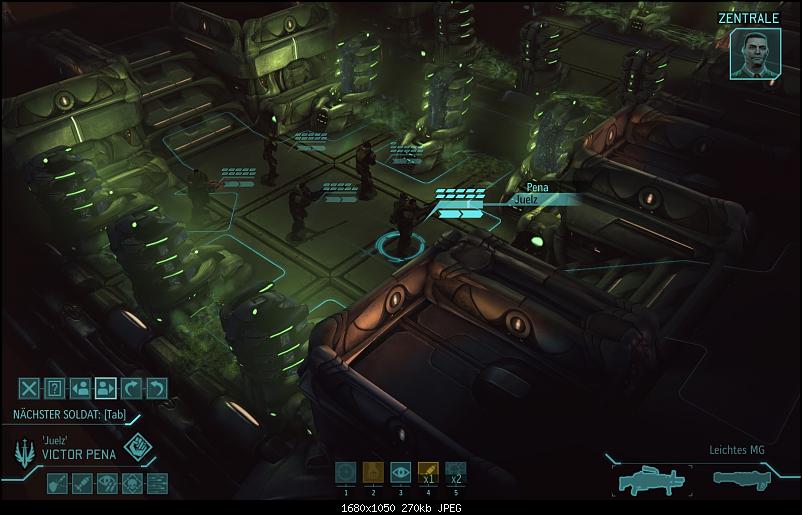Activate the eye Overwatch ability
Image resolution: width=802 pixels, height=515 pixels.
point(400,472)
